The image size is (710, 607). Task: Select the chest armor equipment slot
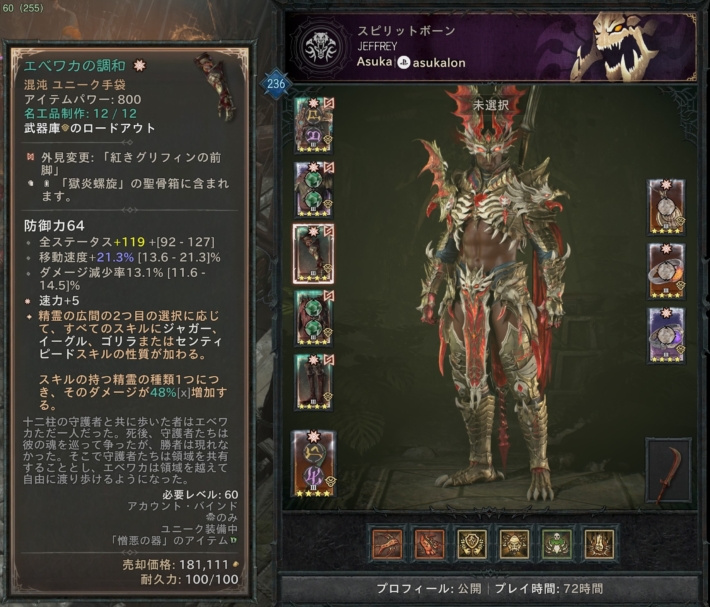pyautogui.click(x=314, y=186)
